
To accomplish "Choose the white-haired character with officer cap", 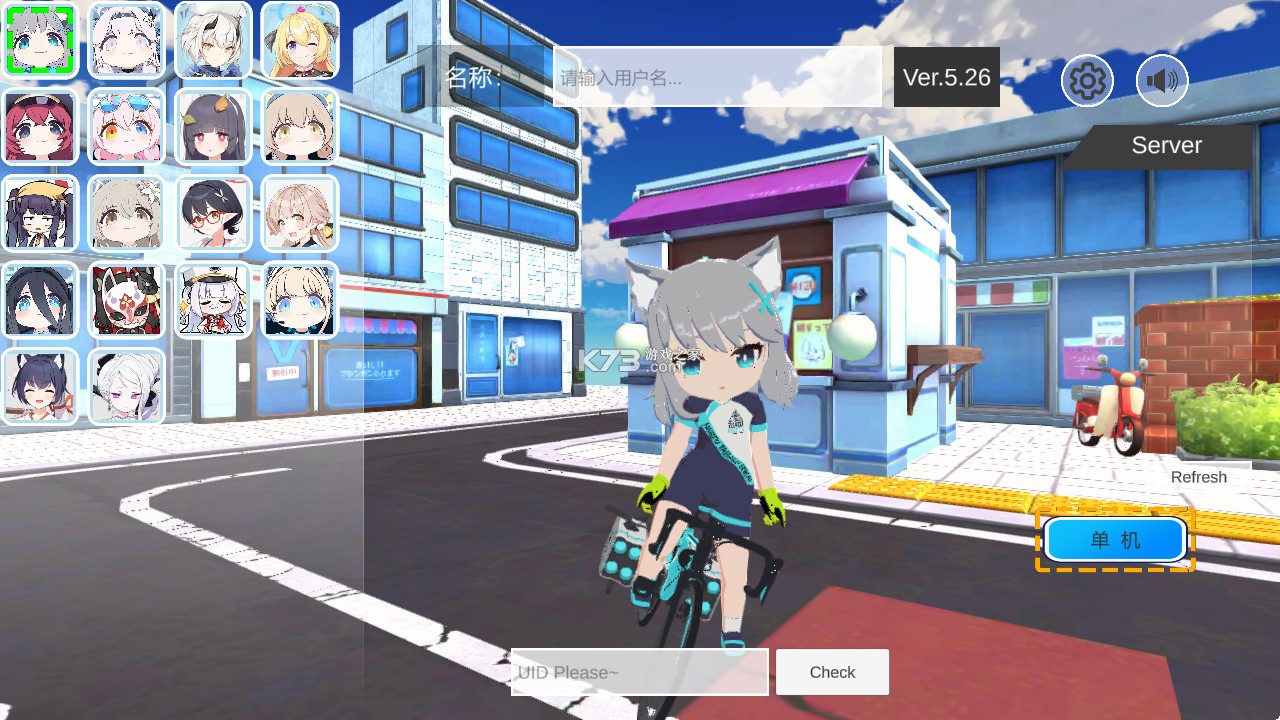I will point(213,299).
